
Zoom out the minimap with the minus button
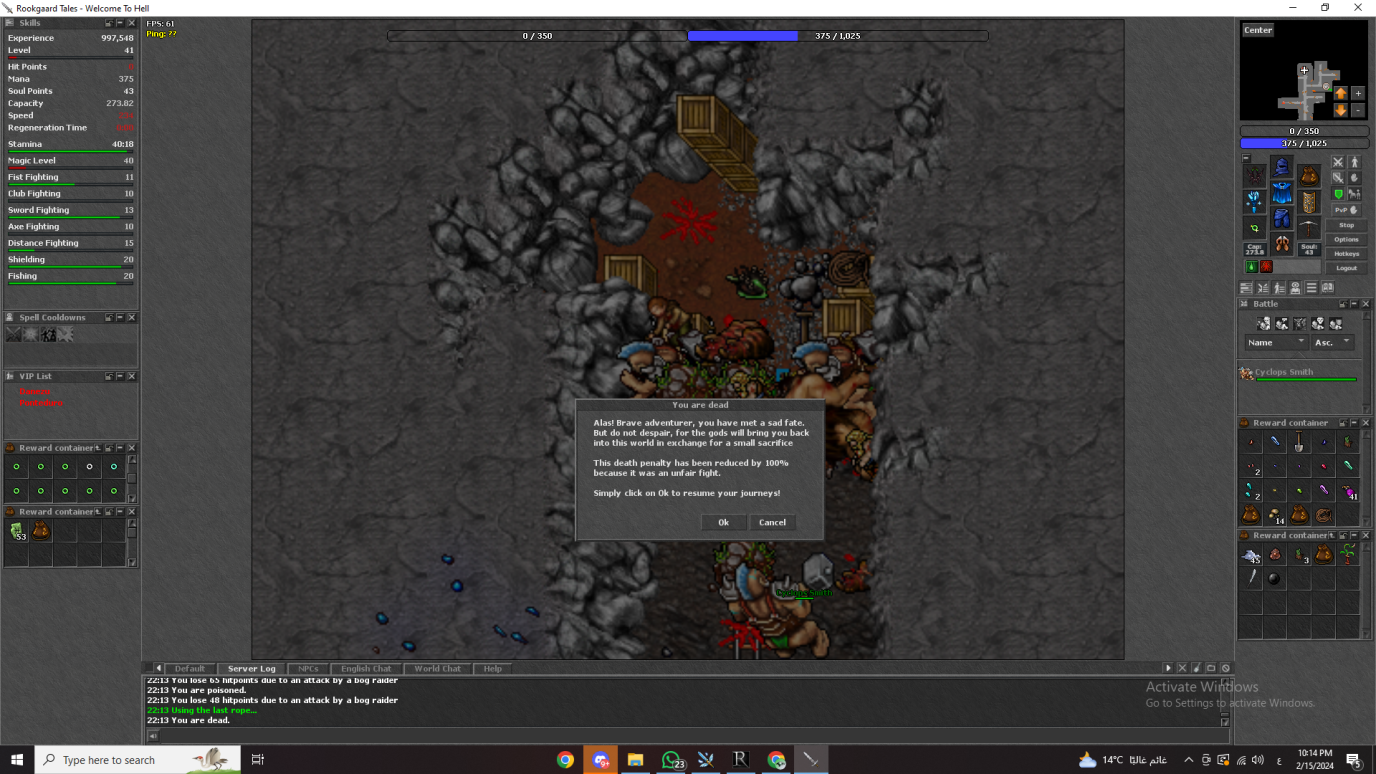click(1358, 110)
